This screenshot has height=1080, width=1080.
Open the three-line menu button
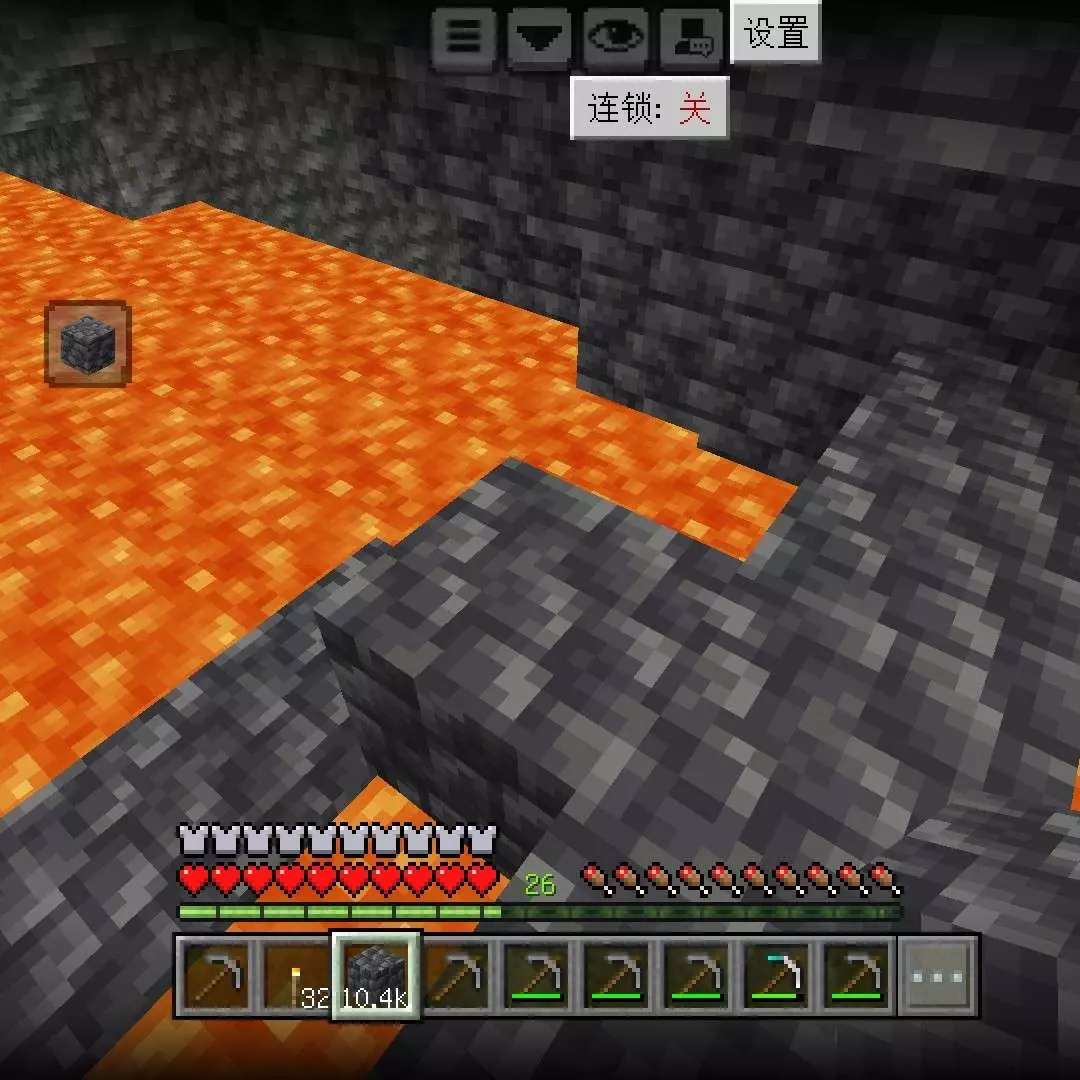tap(464, 37)
